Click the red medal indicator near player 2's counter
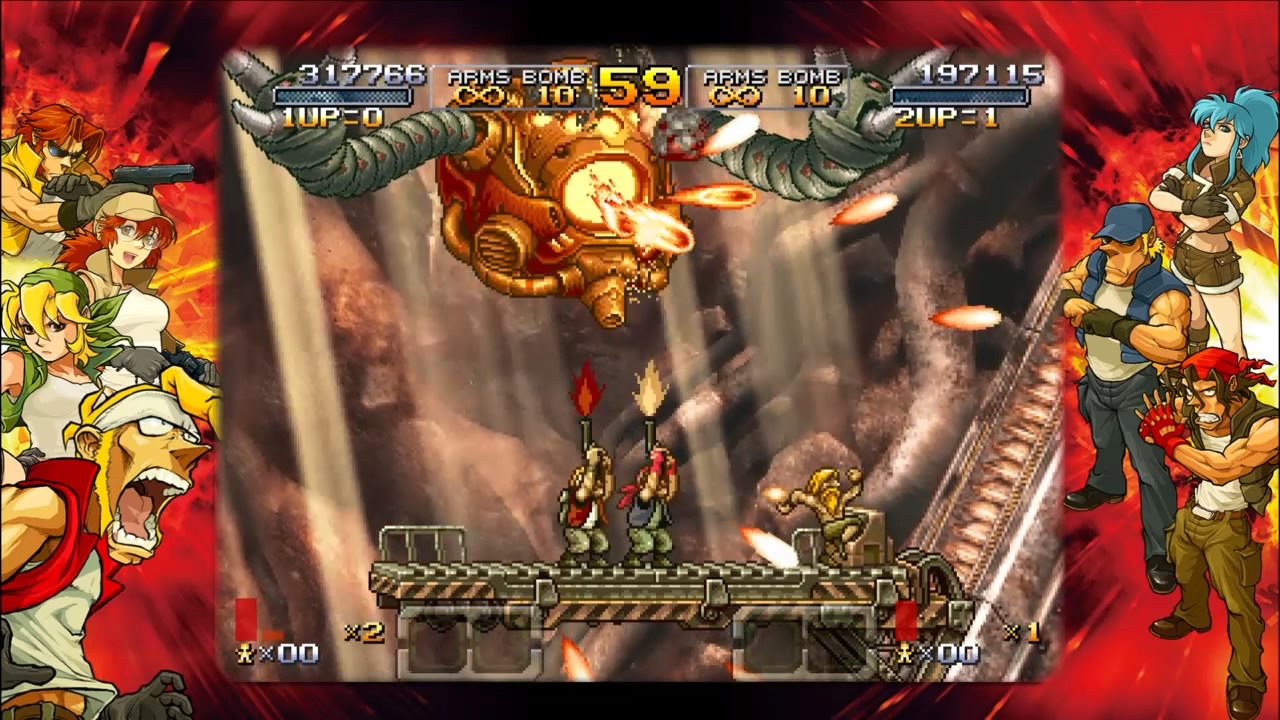The image size is (1280, 720). click(x=906, y=622)
